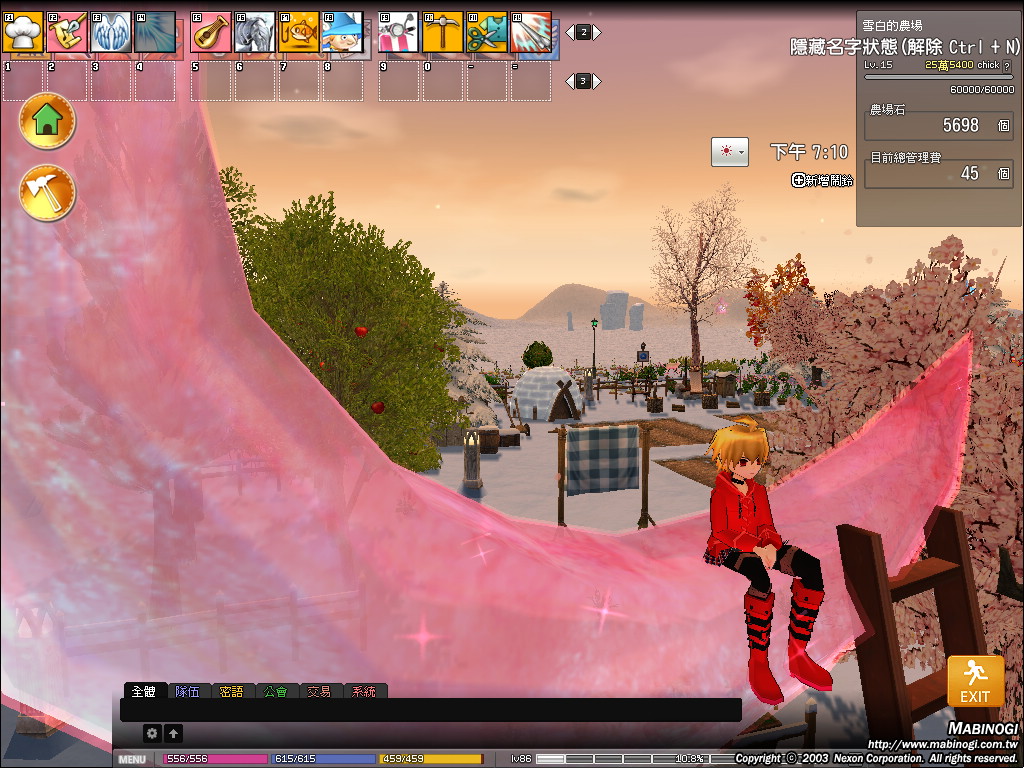The width and height of the screenshot is (1024, 768).
Task: Activate the scissors tailoring skill
Action: [x=486, y=32]
